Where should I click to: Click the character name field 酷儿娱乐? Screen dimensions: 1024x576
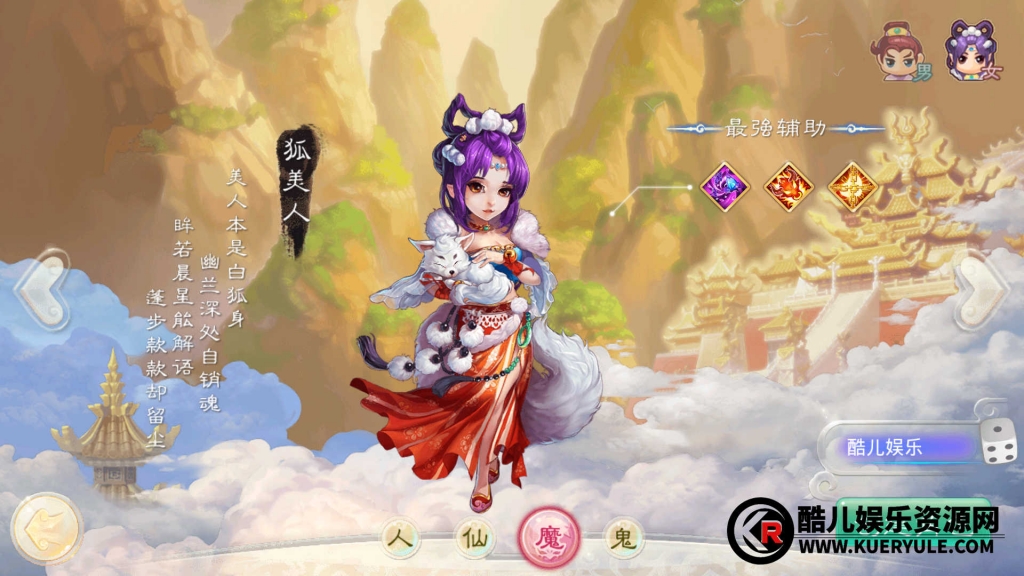(x=895, y=447)
